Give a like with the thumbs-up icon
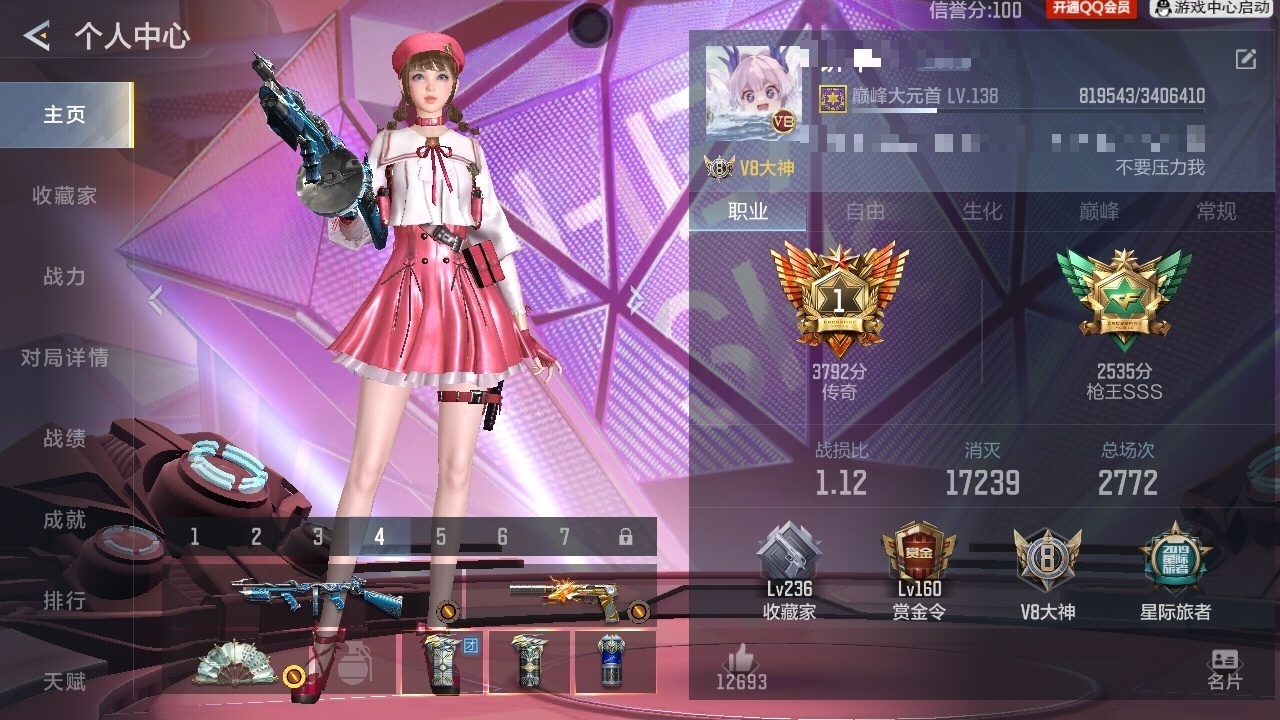Viewport: 1280px width, 720px height. (741, 659)
